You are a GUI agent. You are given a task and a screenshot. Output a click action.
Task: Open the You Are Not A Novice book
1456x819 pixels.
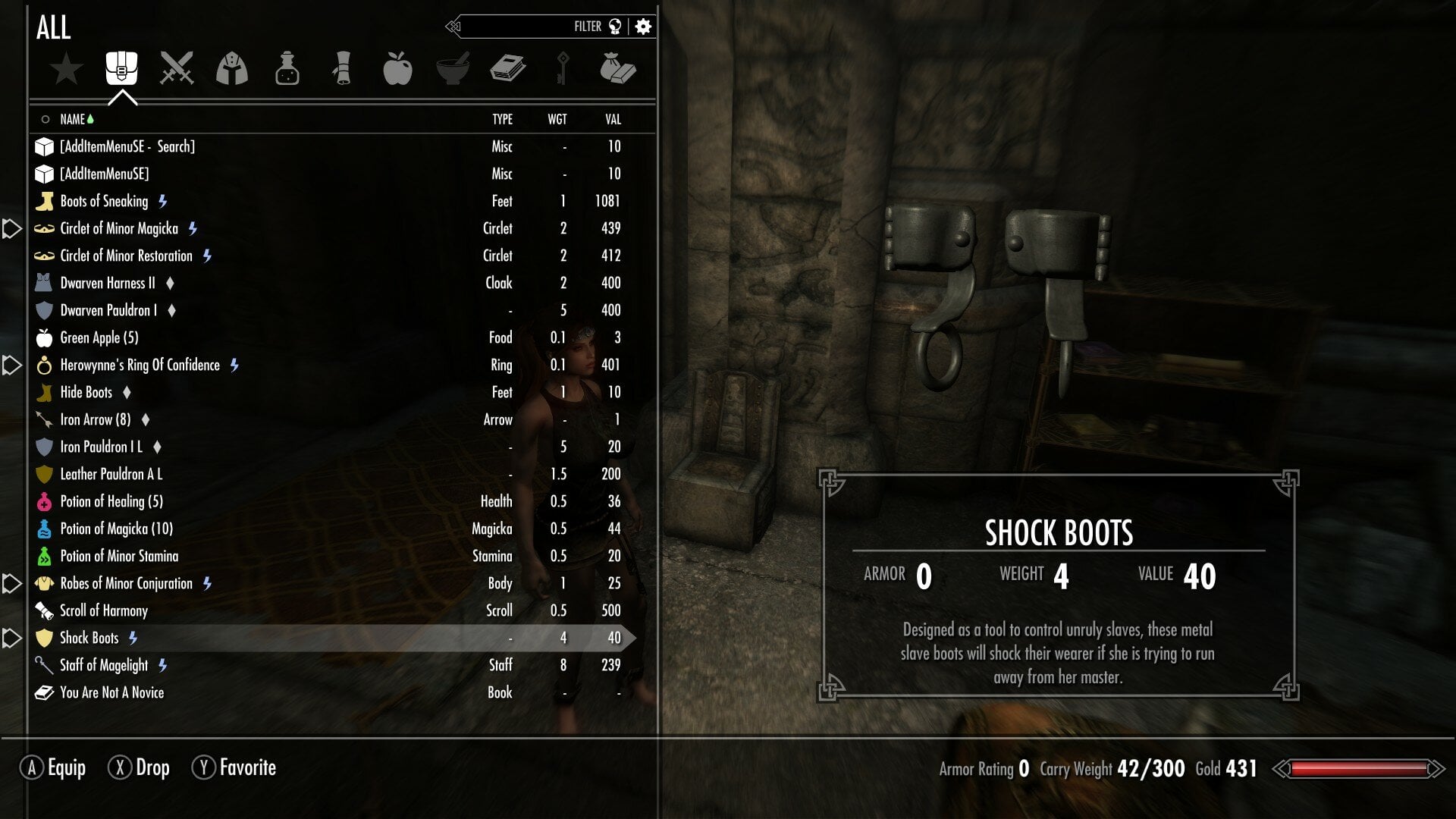(111, 692)
